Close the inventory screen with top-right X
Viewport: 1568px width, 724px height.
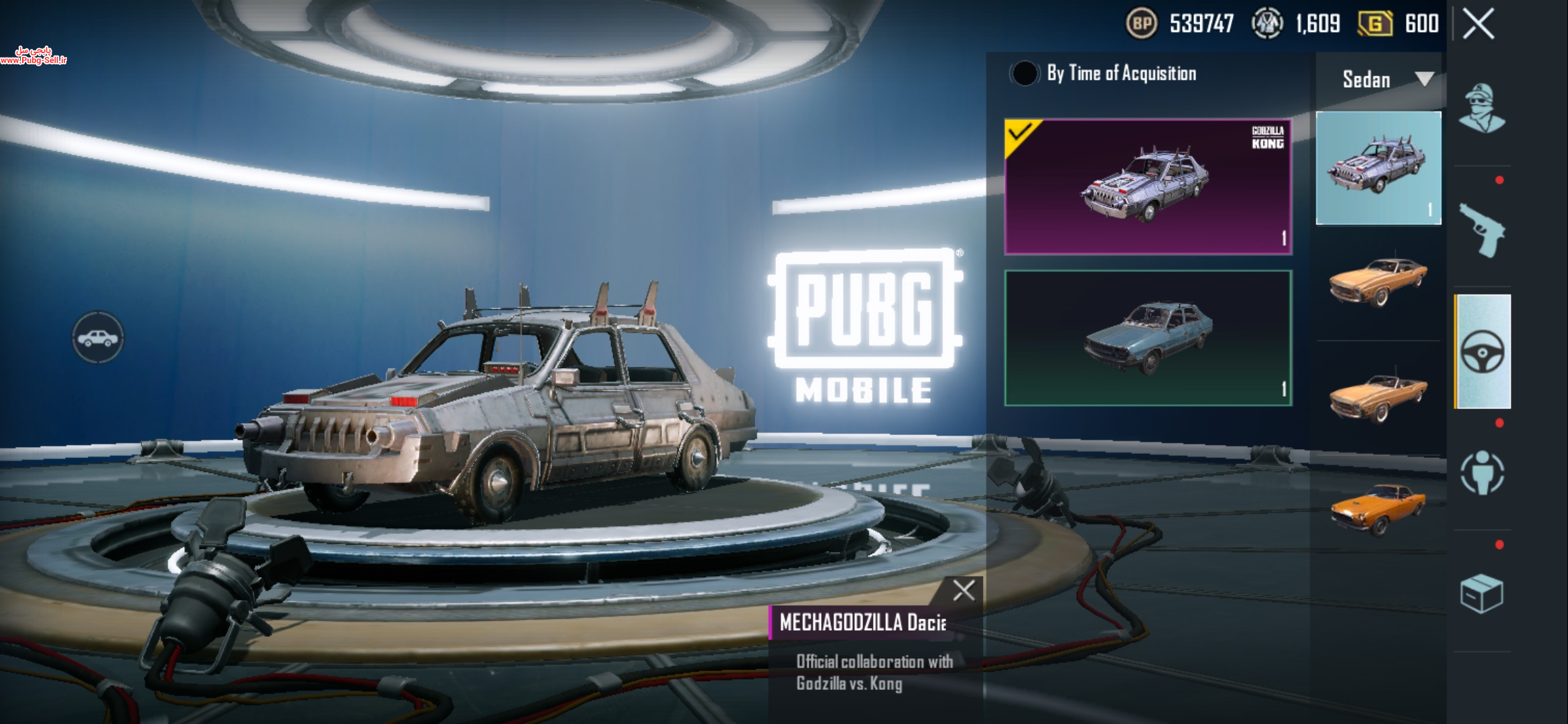click(1478, 25)
